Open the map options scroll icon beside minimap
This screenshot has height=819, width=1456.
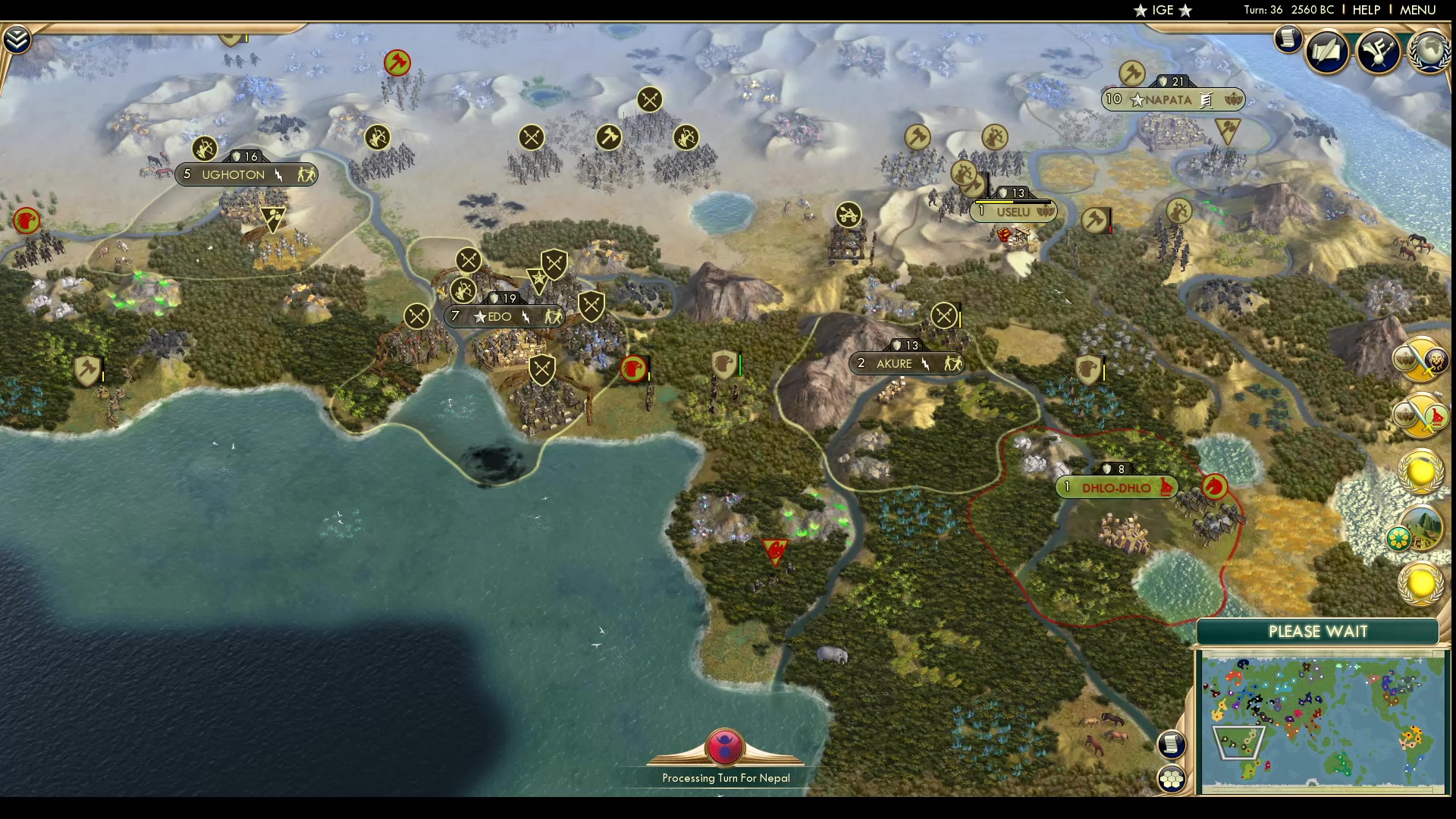1172,745
